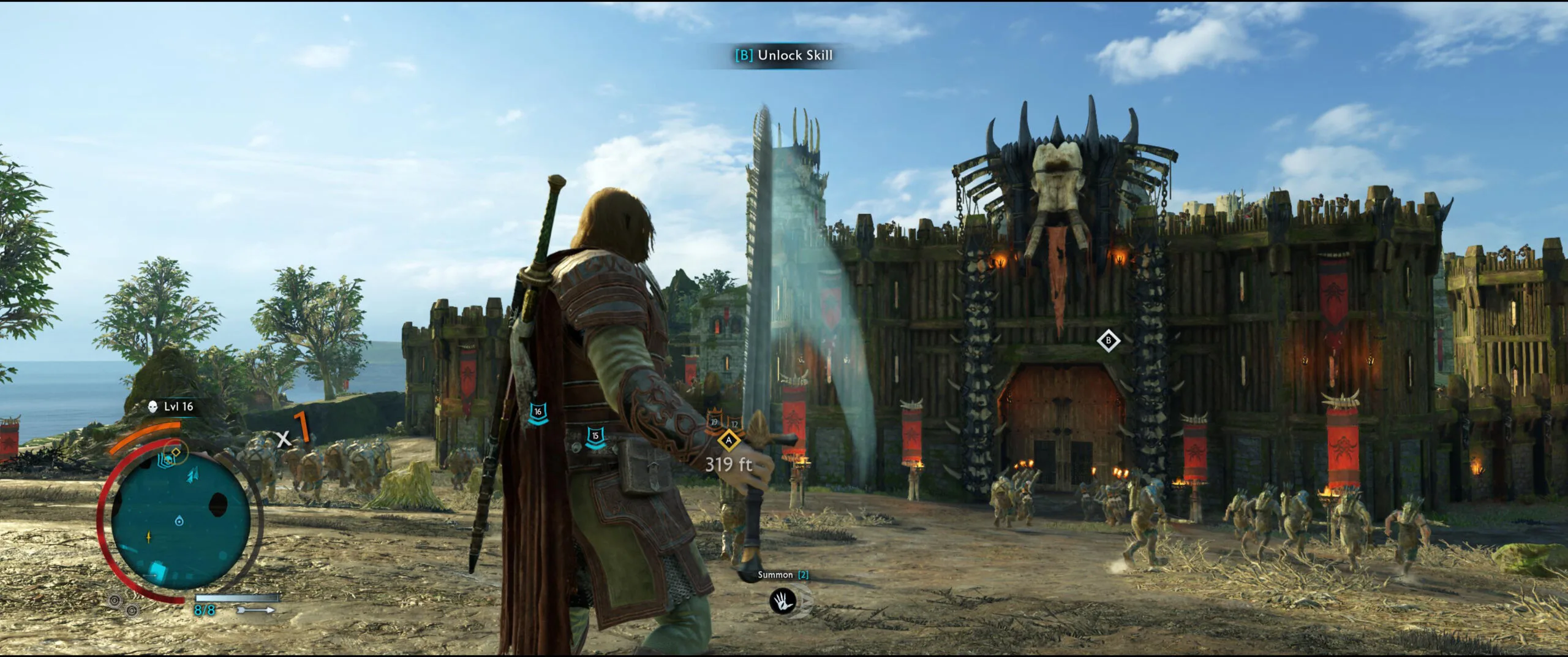Click the yellow marker on the minimap
1568x657 pixels.
(149, 537)
